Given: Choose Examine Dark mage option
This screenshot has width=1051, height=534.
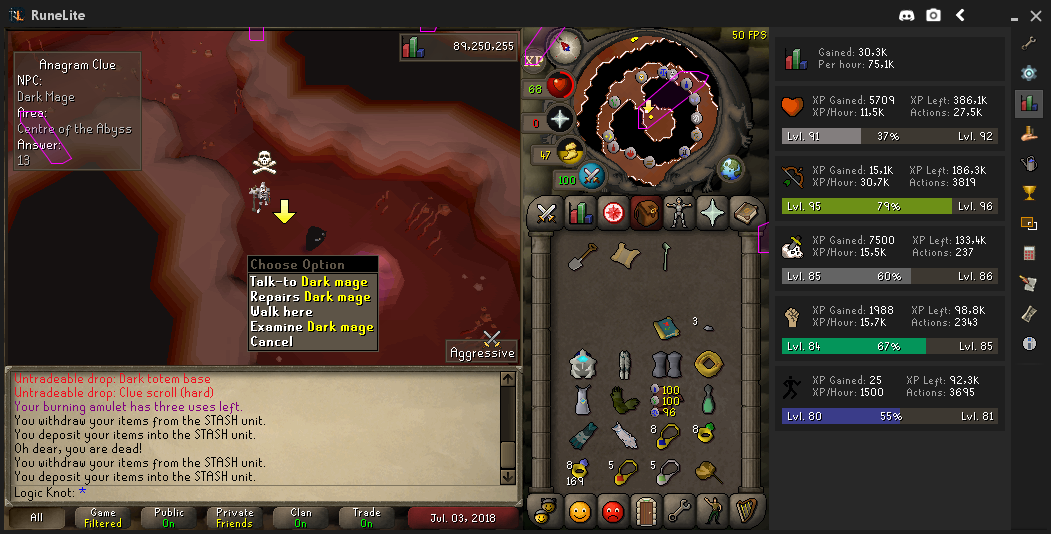Looking at the screenshot, I should (311, 327).
